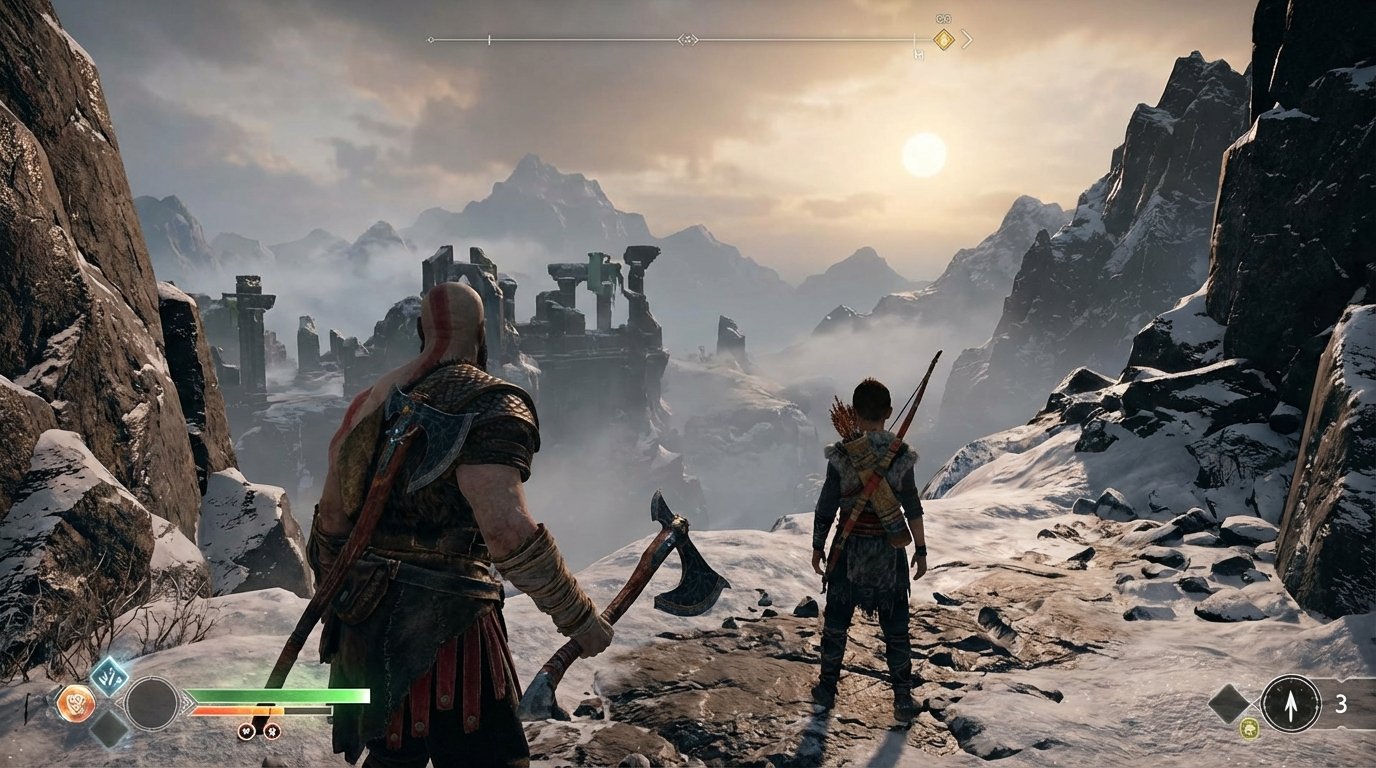The image size is (1376, 768).
Task: Activate the teal runic attack icon
Action: [109, 675]
